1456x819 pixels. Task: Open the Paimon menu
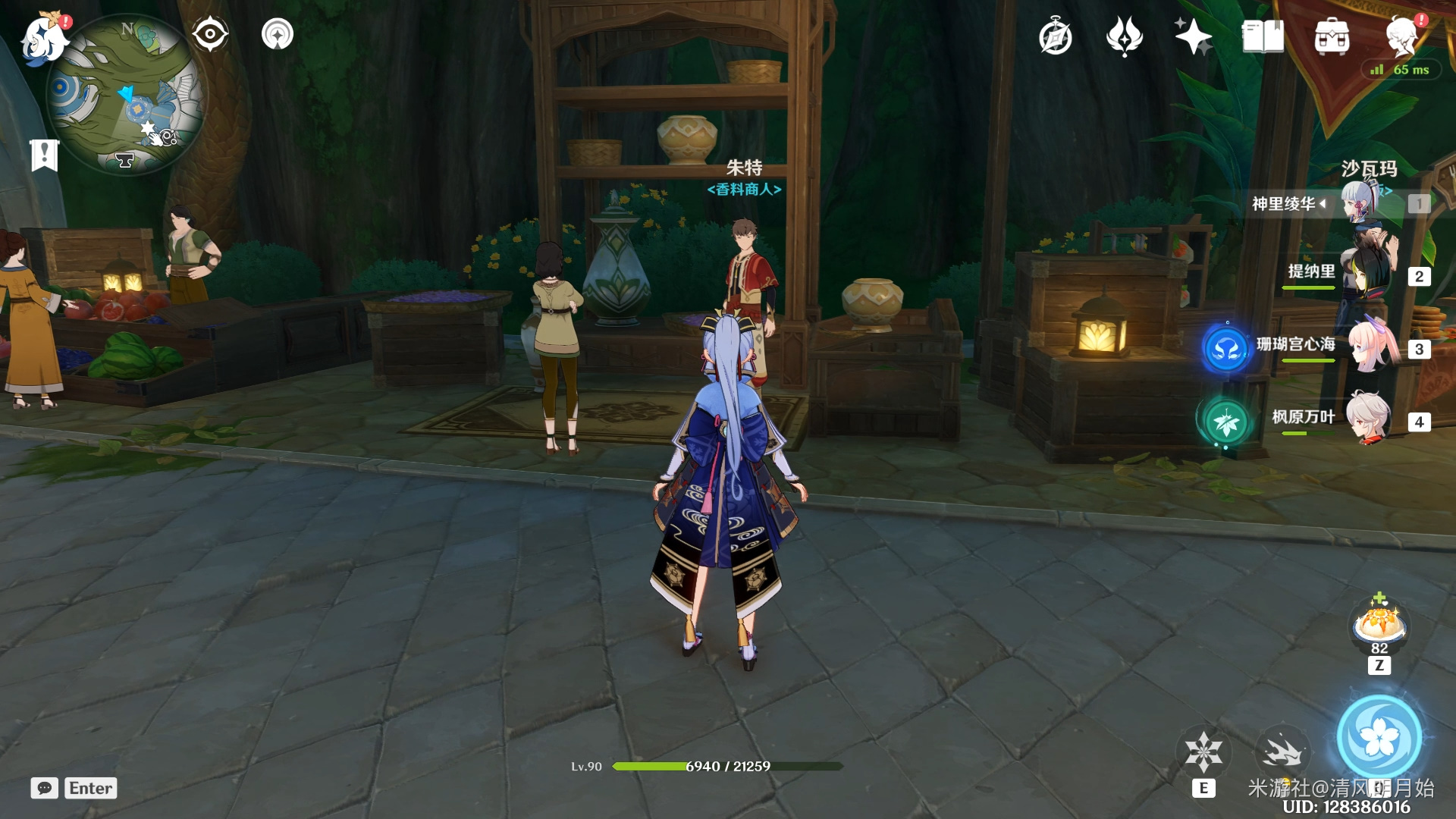[44, 38]
